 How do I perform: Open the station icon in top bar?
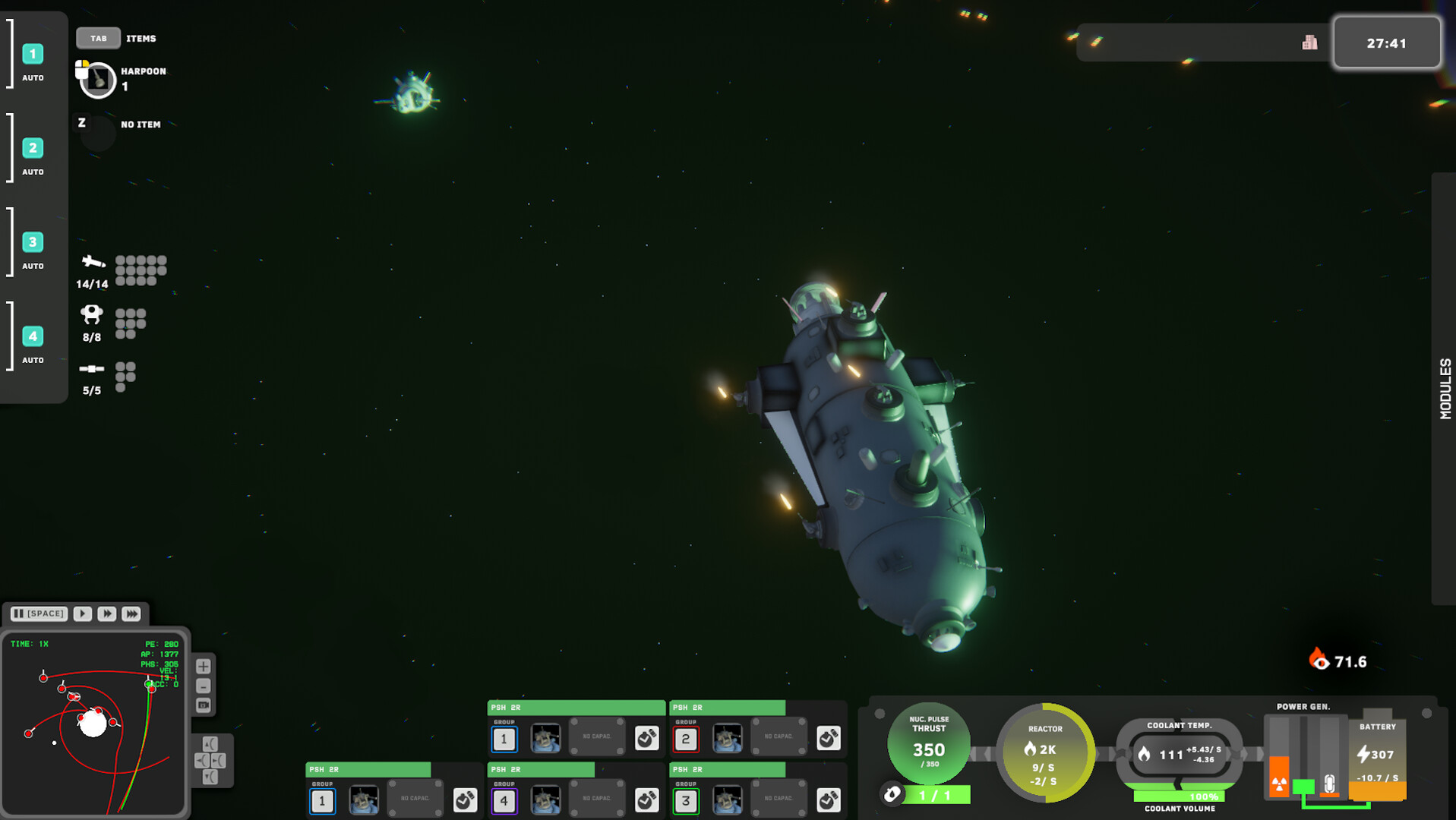pyautogui.click(x=1309, y=43)
